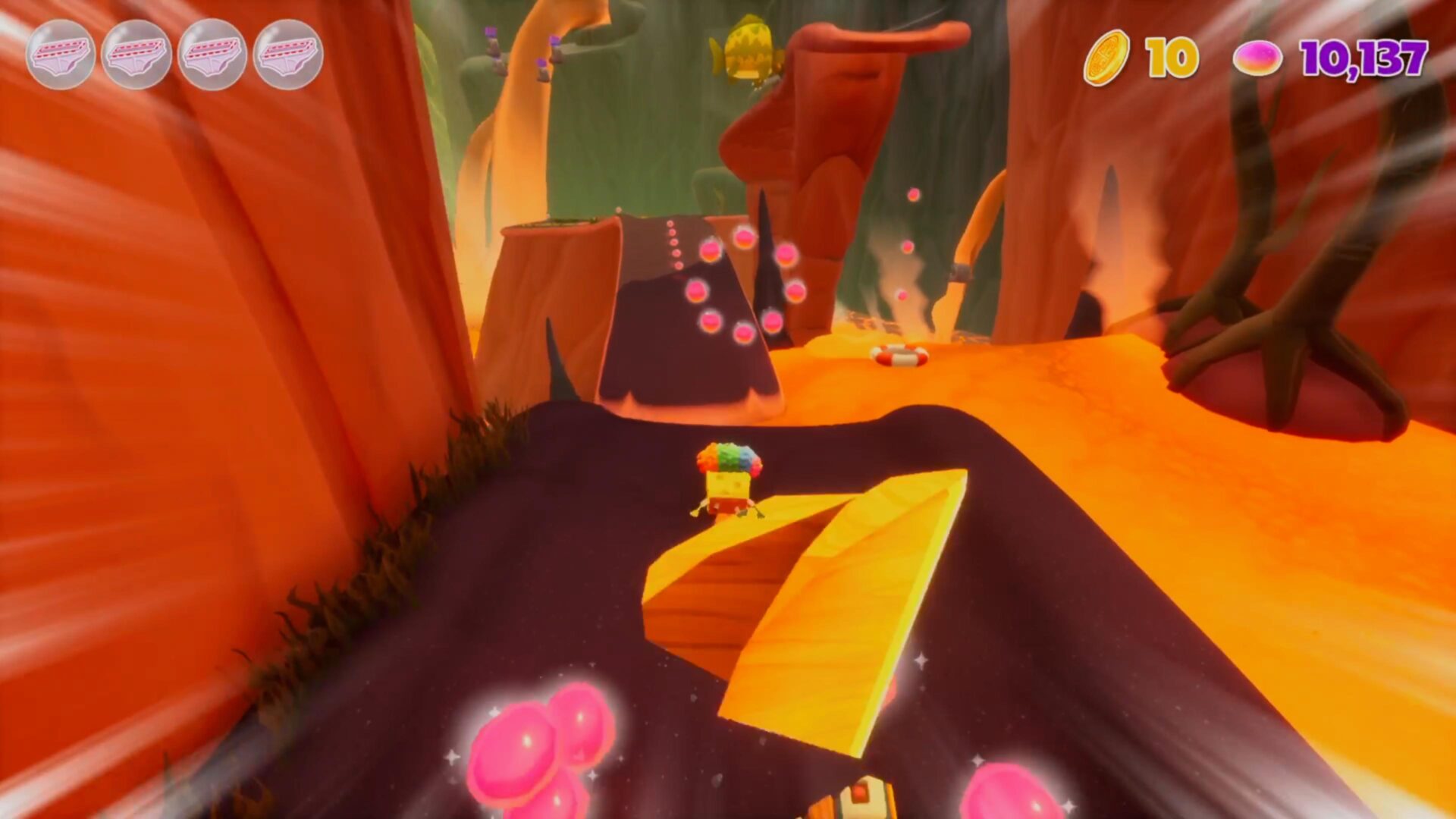Click the pink cosmic jelly icon

tap(1257, 58)
